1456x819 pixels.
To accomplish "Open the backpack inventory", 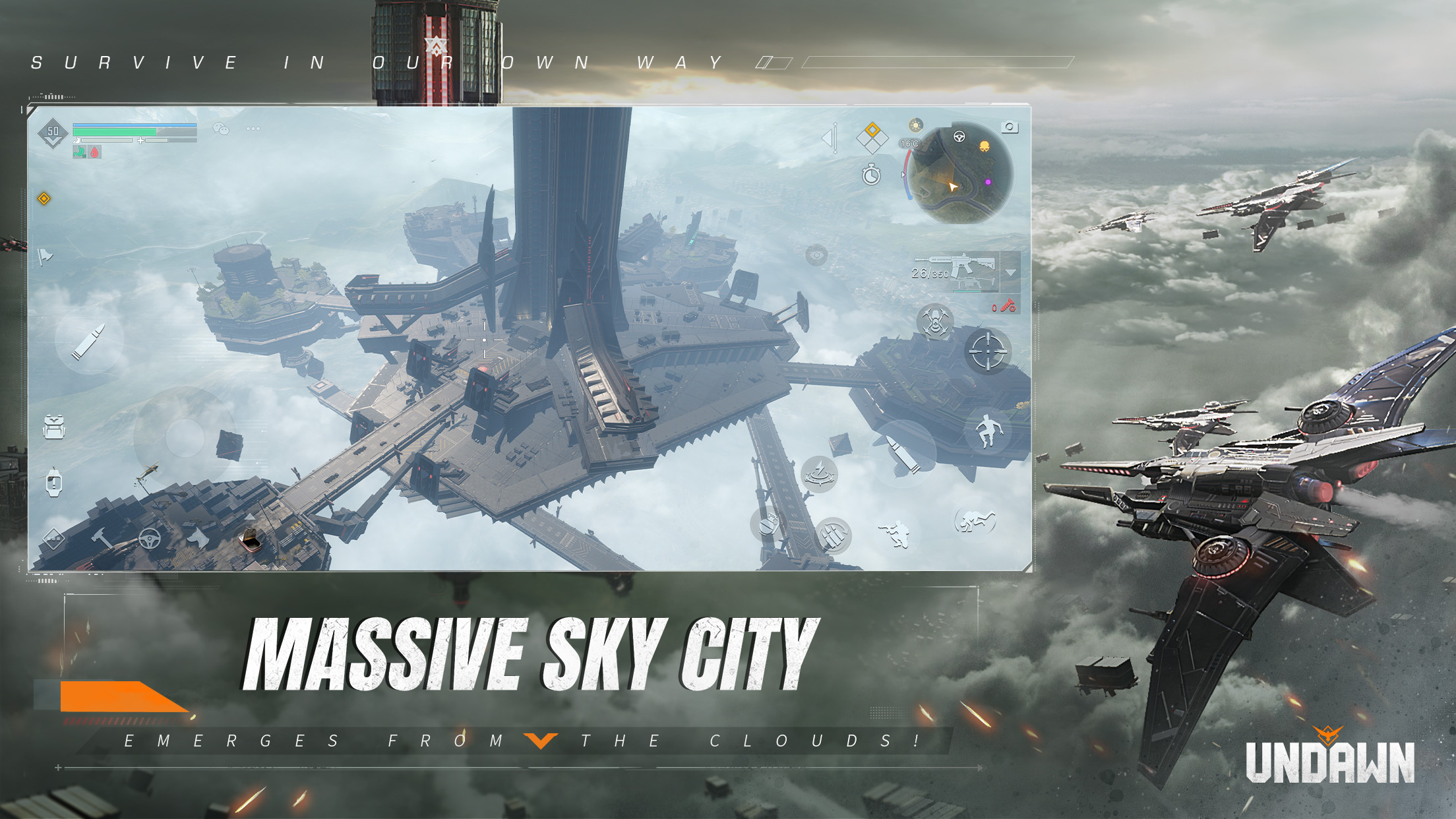I will (54, 427).
